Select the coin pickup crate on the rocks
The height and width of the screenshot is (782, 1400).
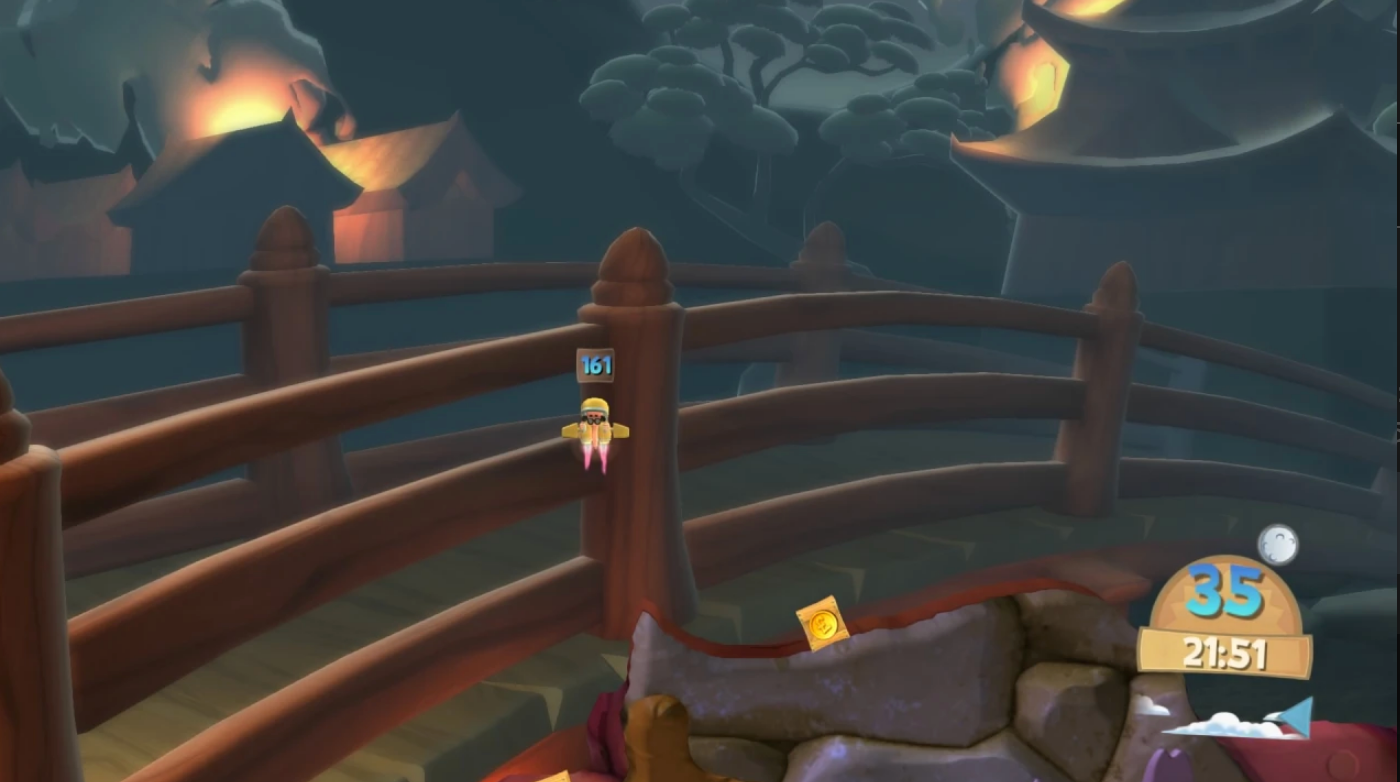tap(823, 623)
